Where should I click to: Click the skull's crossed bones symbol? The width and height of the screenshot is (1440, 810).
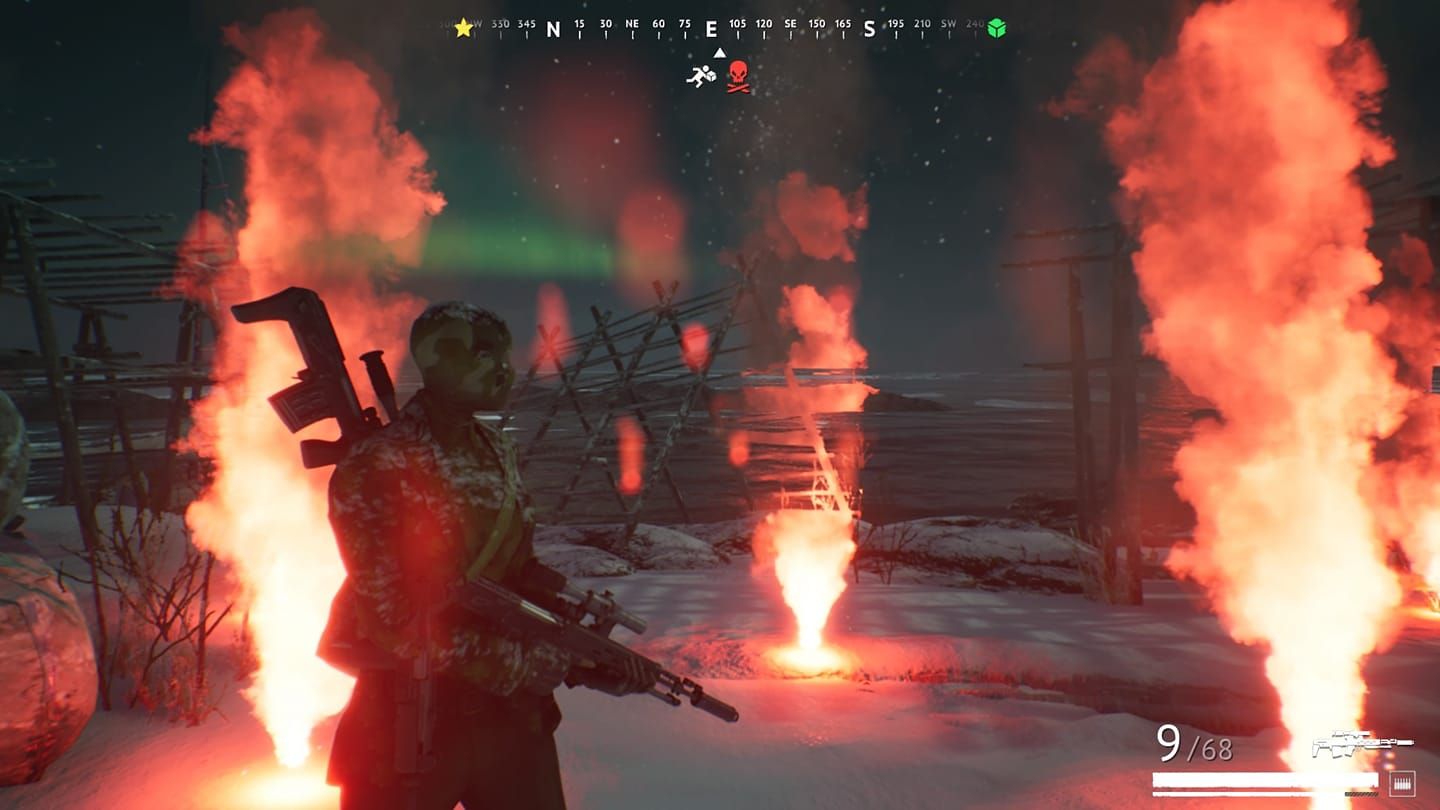(738, 86)
